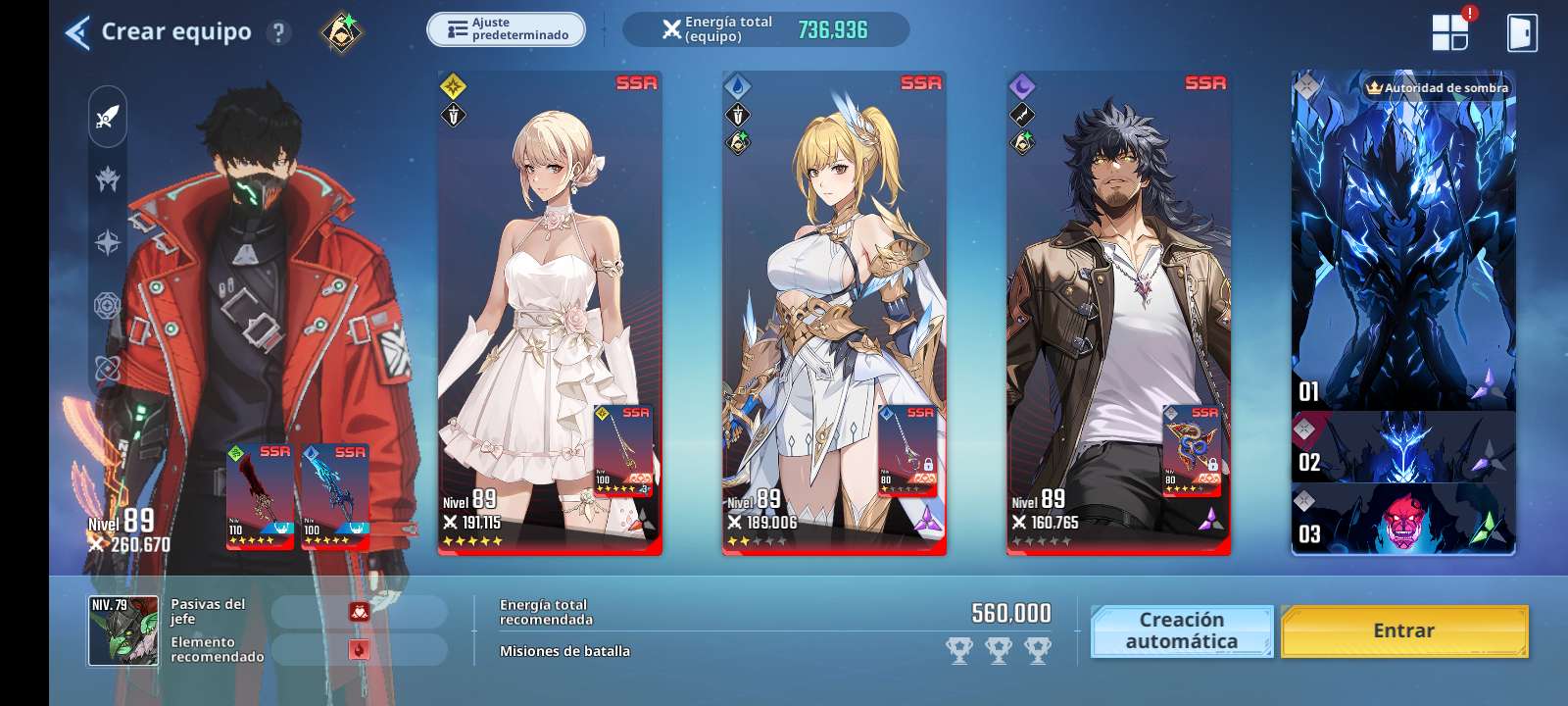Open the level 110 red weapon slot
The width and height of the screenshot is (1568, 706).
[x=260, y=495]
